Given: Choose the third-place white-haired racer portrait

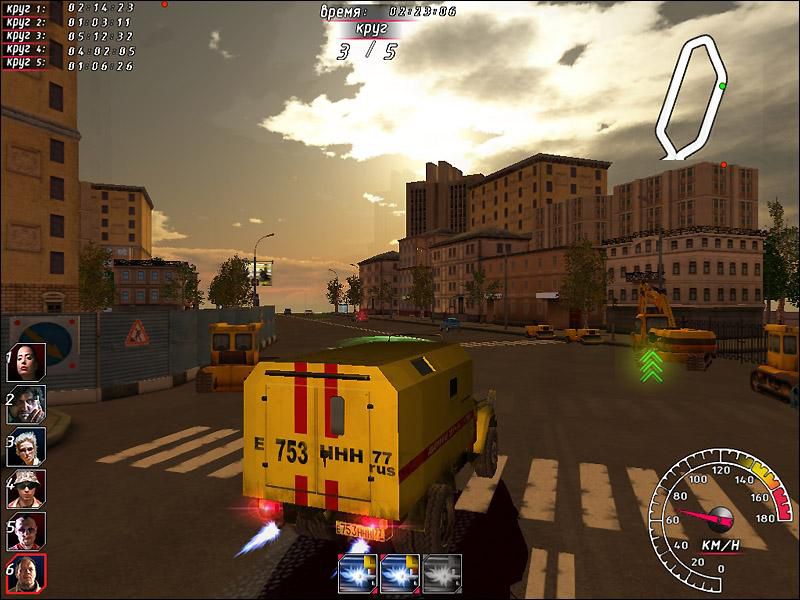Looking at the screenshot, I should 27,446.
